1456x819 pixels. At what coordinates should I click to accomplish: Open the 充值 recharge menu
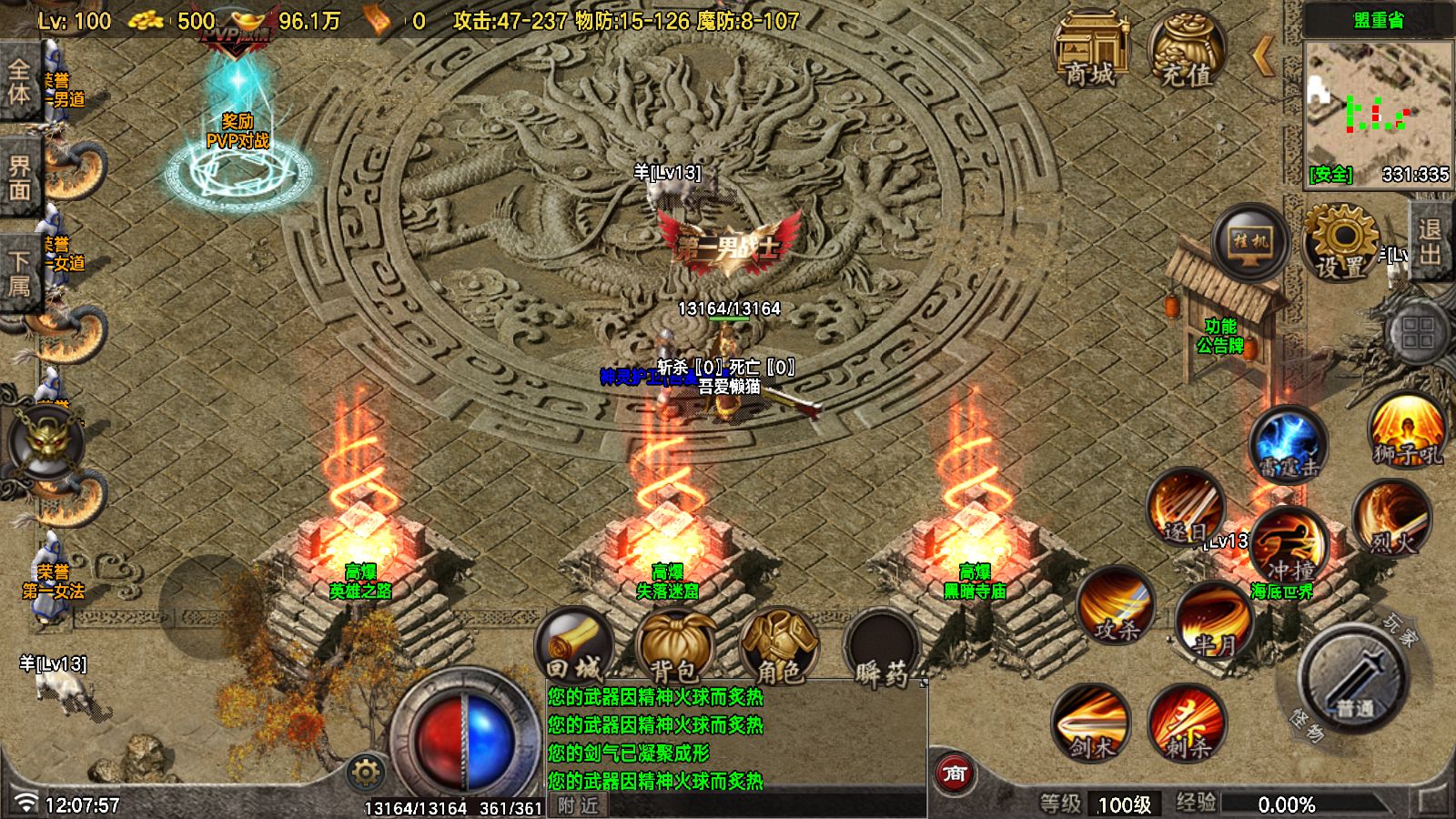[x=1186, y=48]
